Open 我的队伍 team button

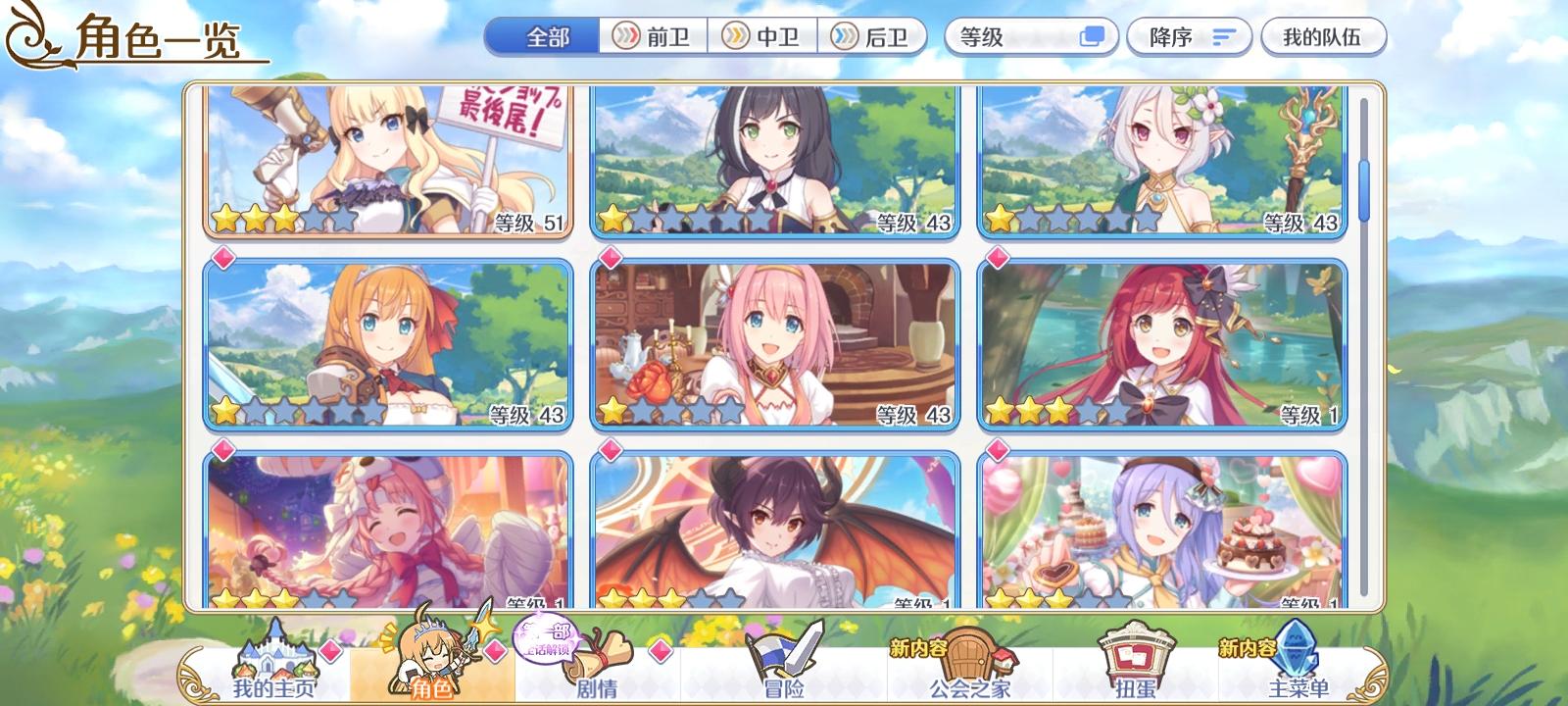click(1323, 35)
